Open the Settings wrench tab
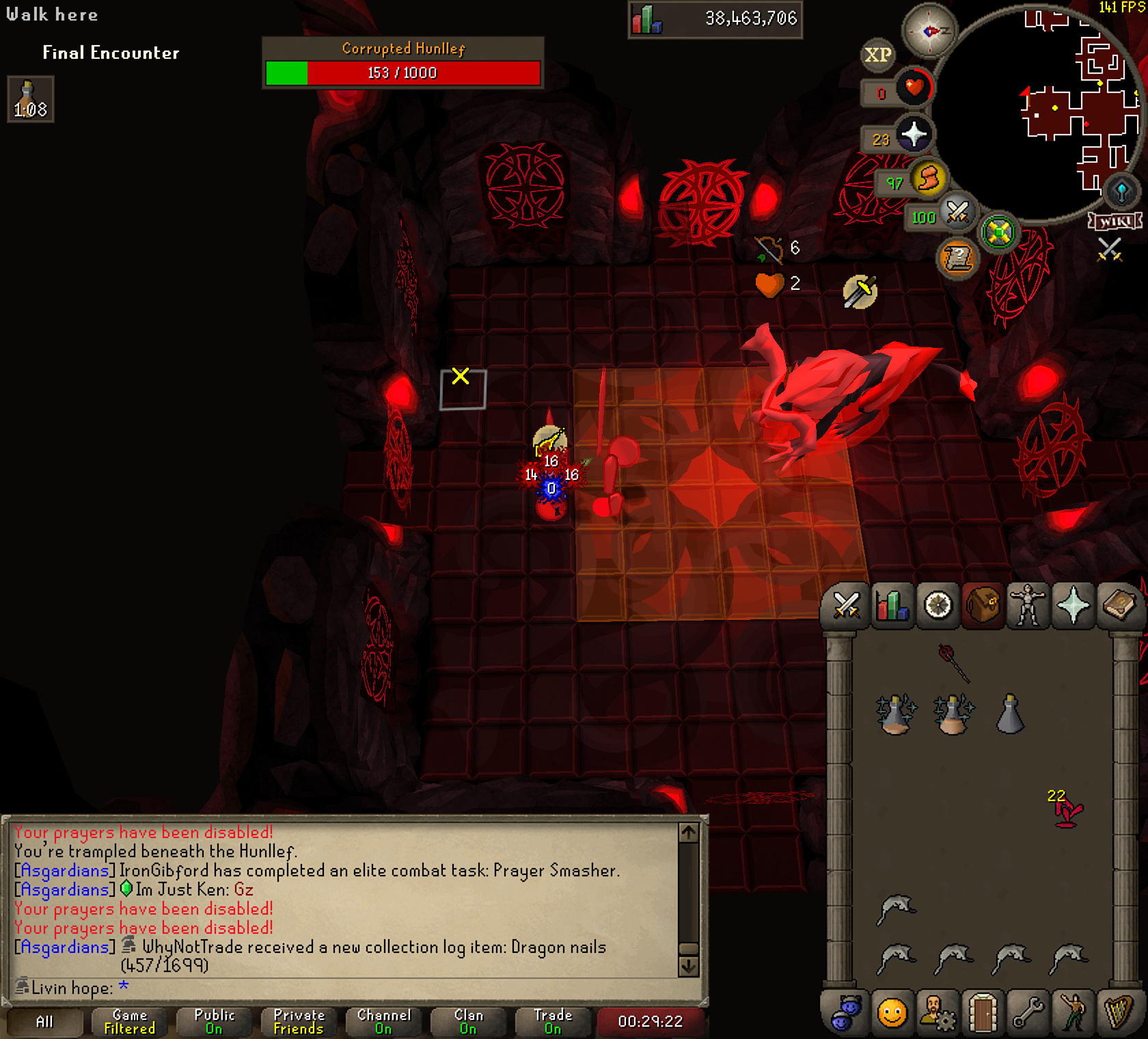The height and width of the screenshot is (1039, 1148). [x=1027, y=1012]
